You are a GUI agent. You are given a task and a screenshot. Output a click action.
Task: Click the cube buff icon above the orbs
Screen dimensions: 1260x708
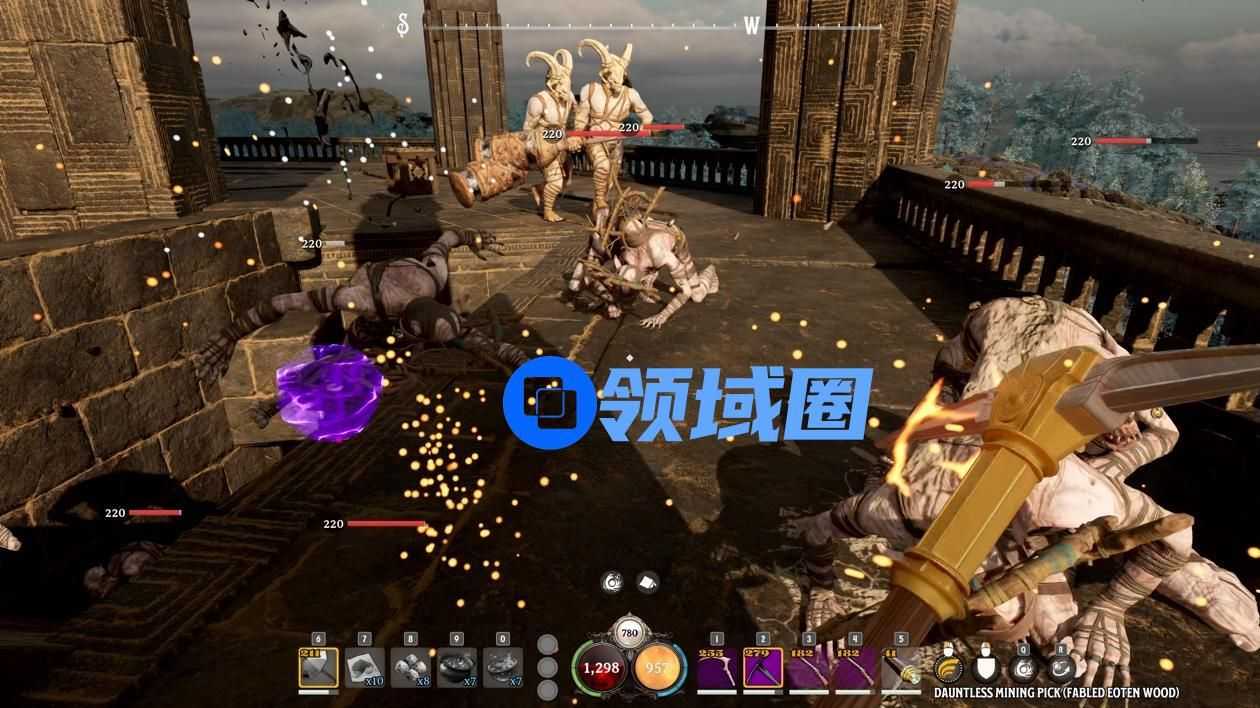point(646,582)
